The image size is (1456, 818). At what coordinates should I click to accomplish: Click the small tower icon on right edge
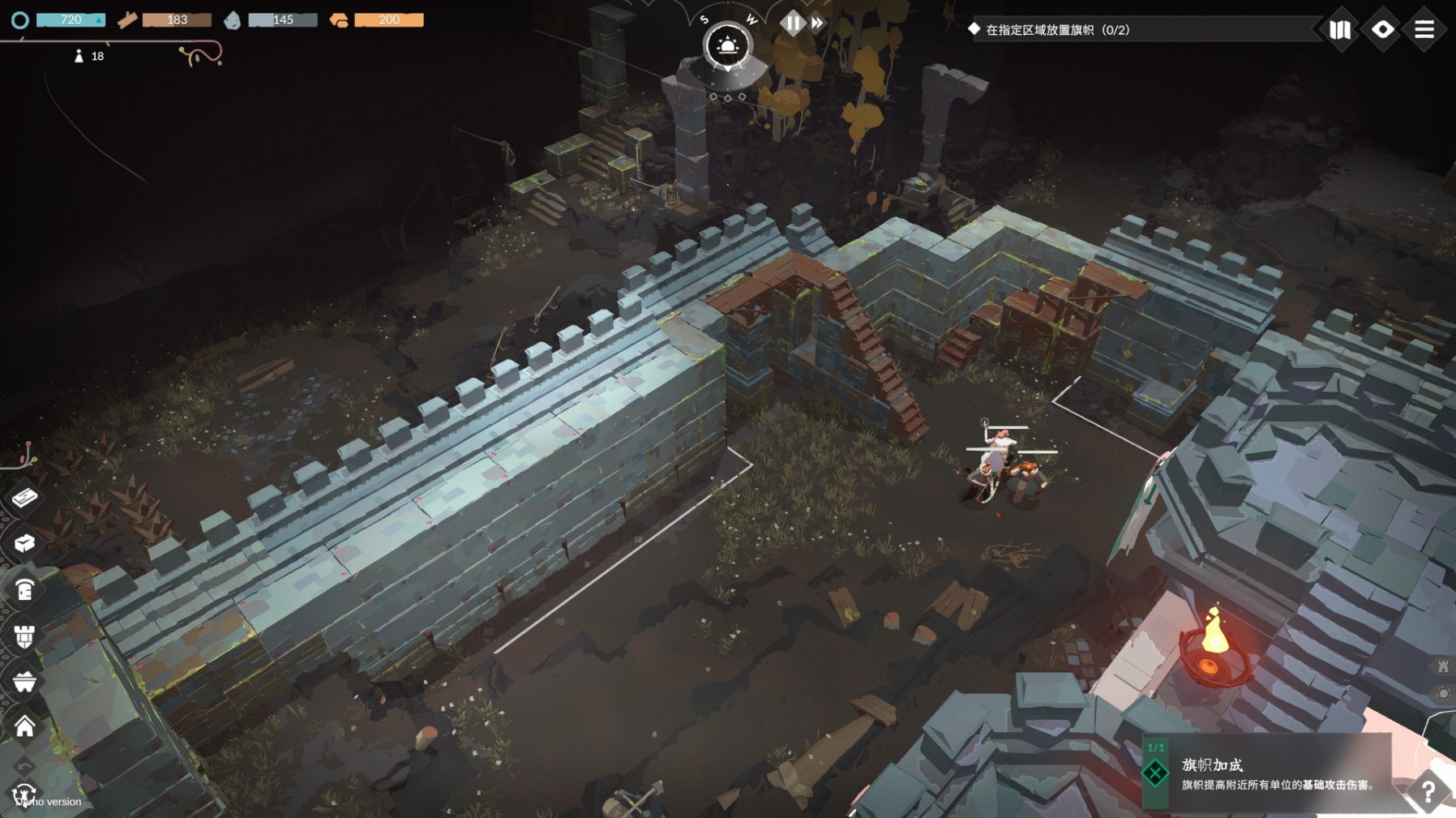(x=1443, y=666)
